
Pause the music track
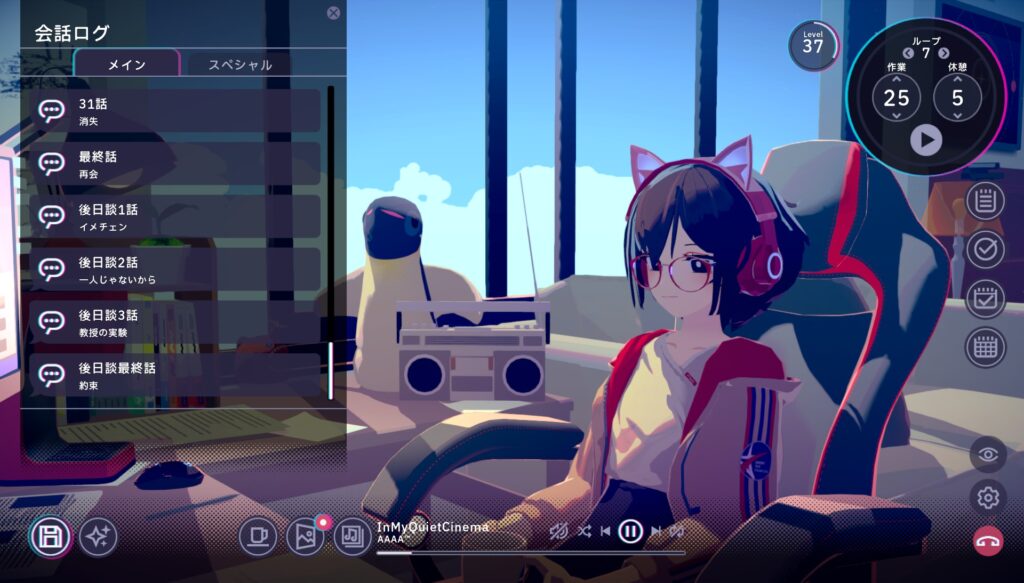(x=630, y=531)
